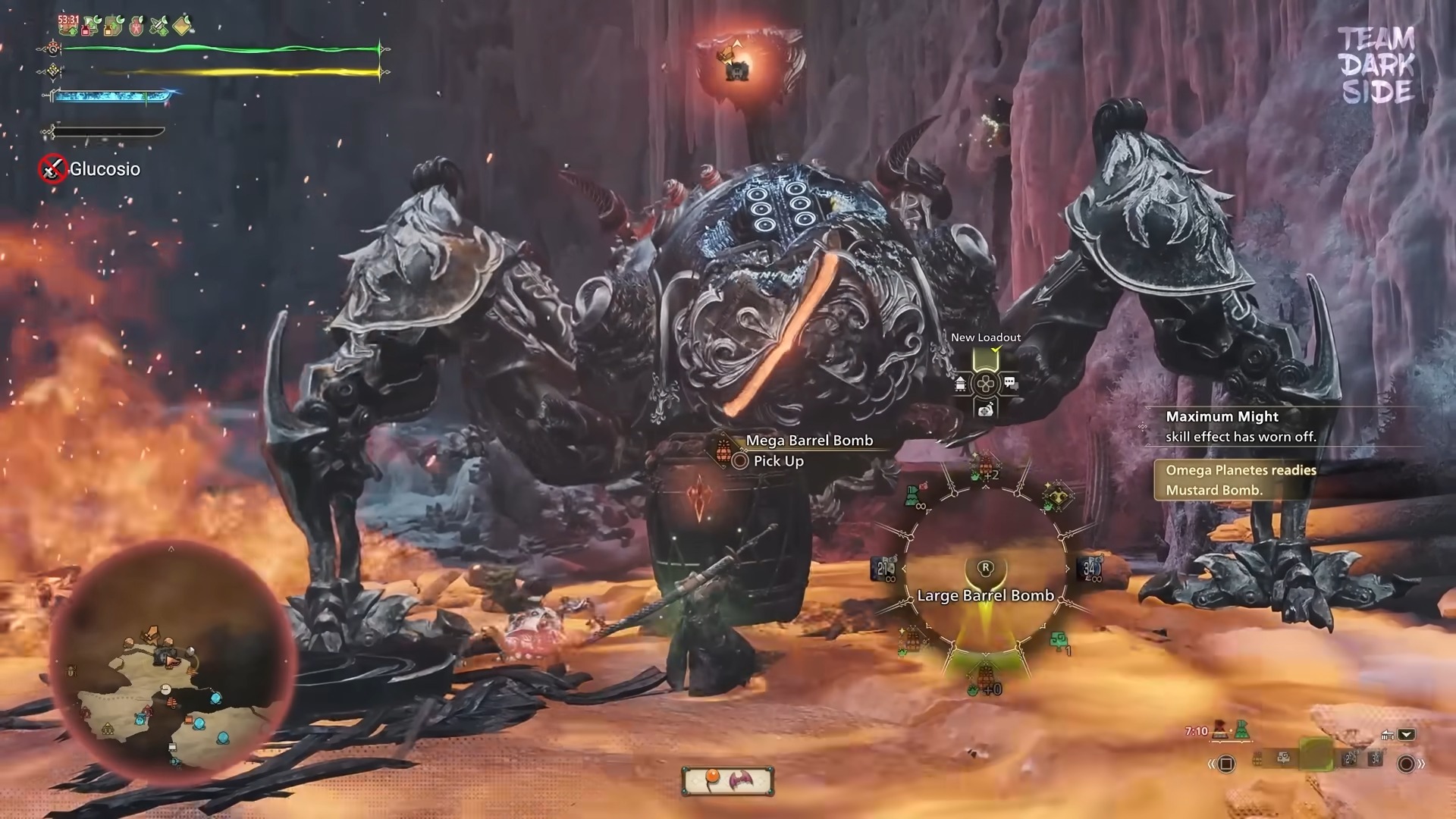This screenshot has height=819, width=1456.
Task: Click the Glucosio player name entry
Action: coord(105,169)
